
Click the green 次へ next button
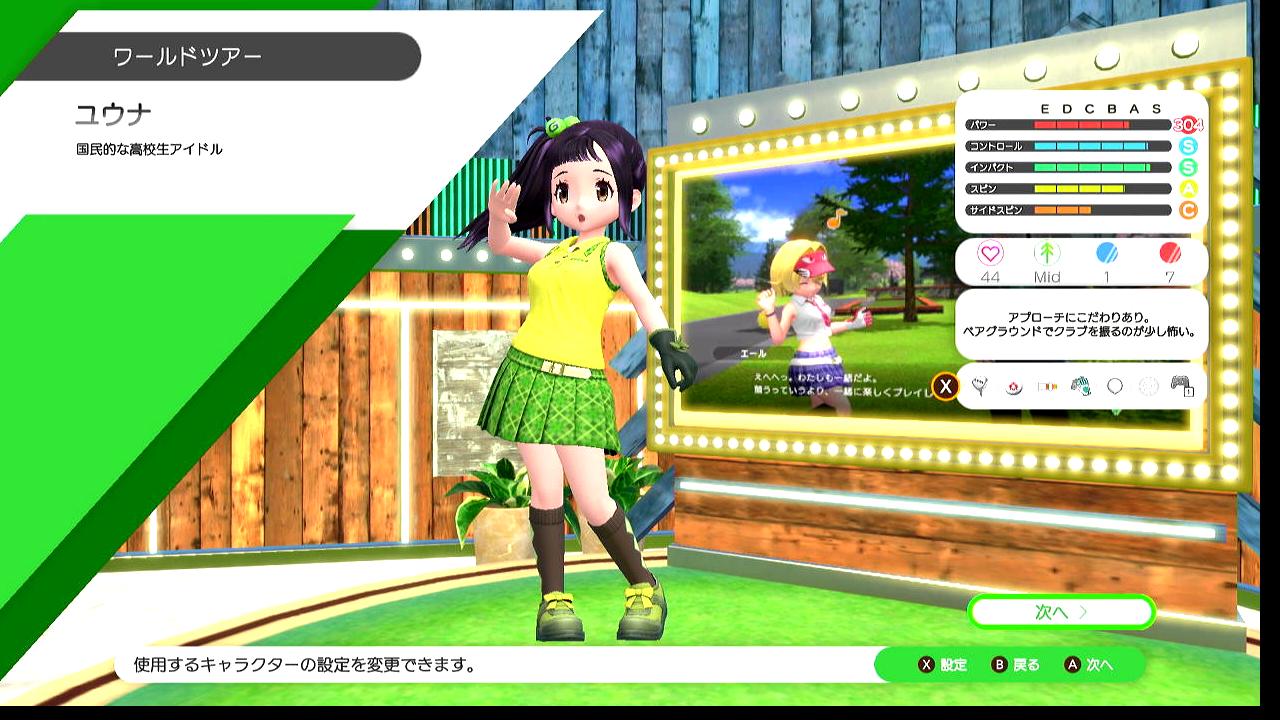[1061, 611]
